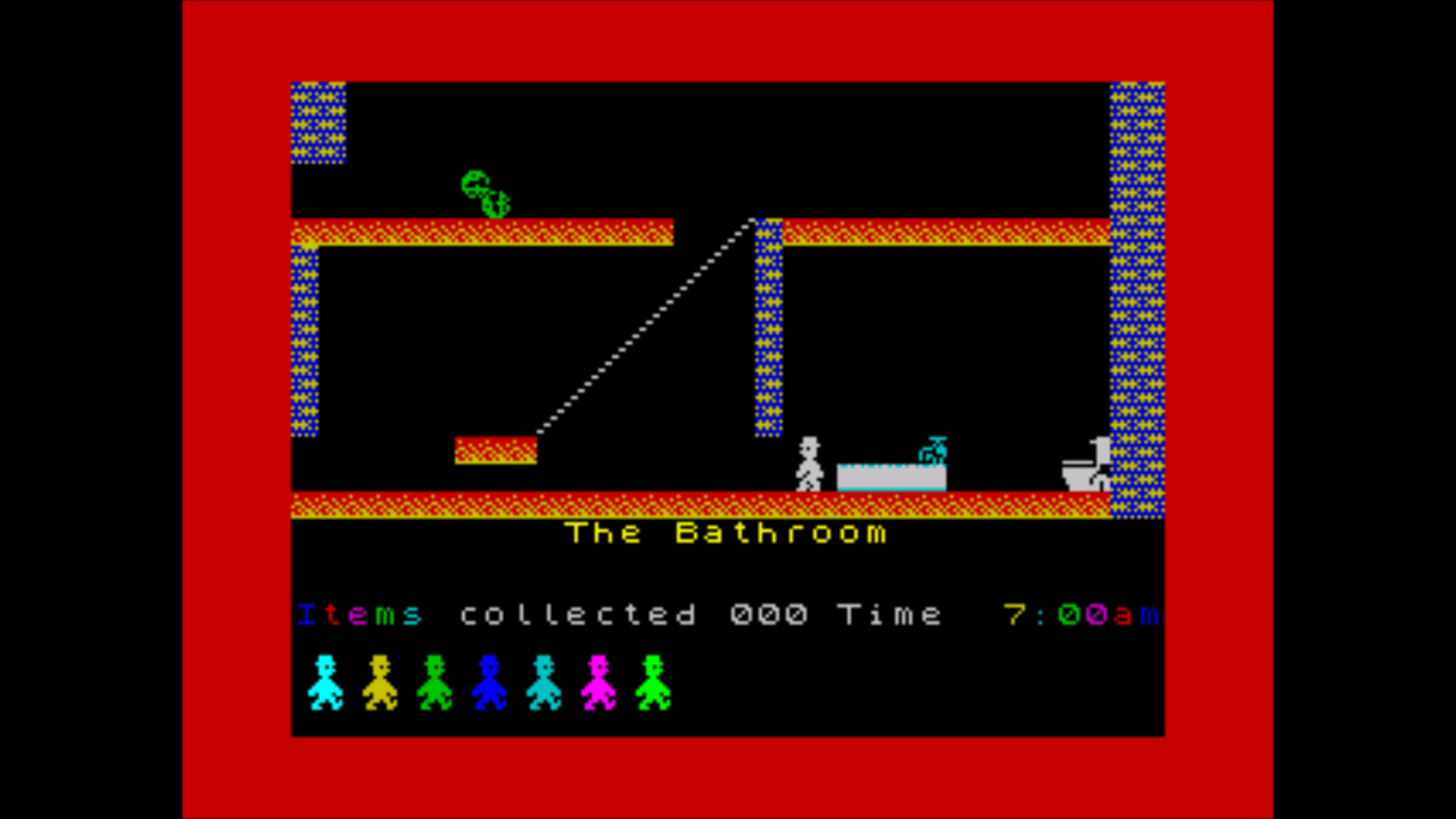Click The Bathroom room title text
The height and width of the screenshot is (819, 1456).
[725, 532]
